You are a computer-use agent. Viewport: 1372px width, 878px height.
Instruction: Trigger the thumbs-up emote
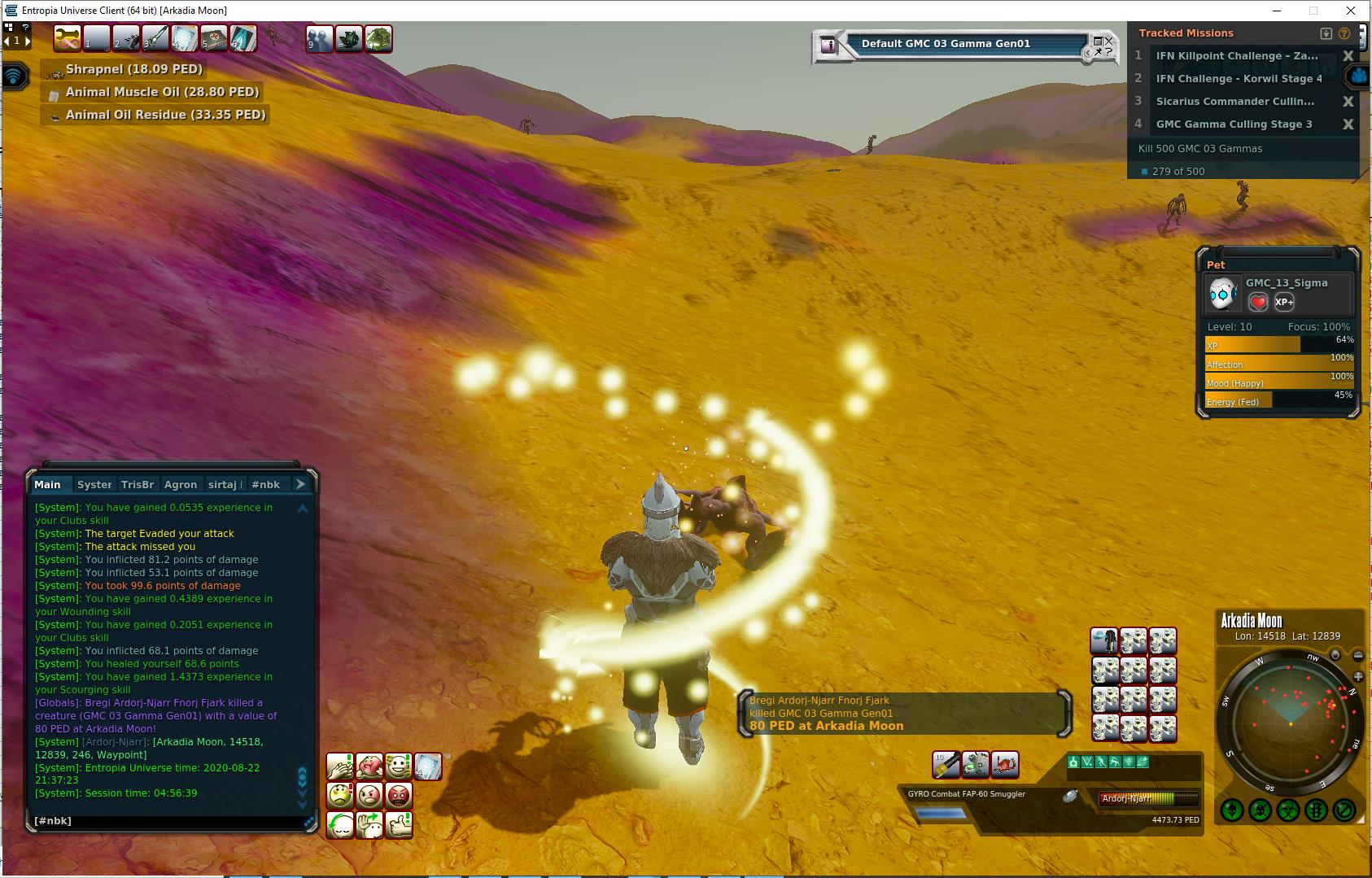(399, 825)
